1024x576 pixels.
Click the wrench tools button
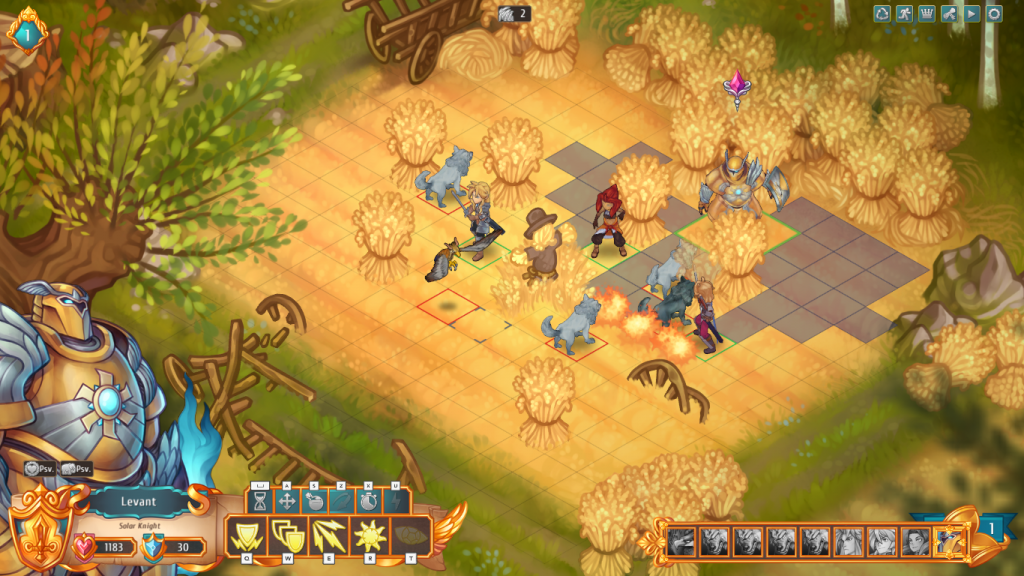[950, 14]
